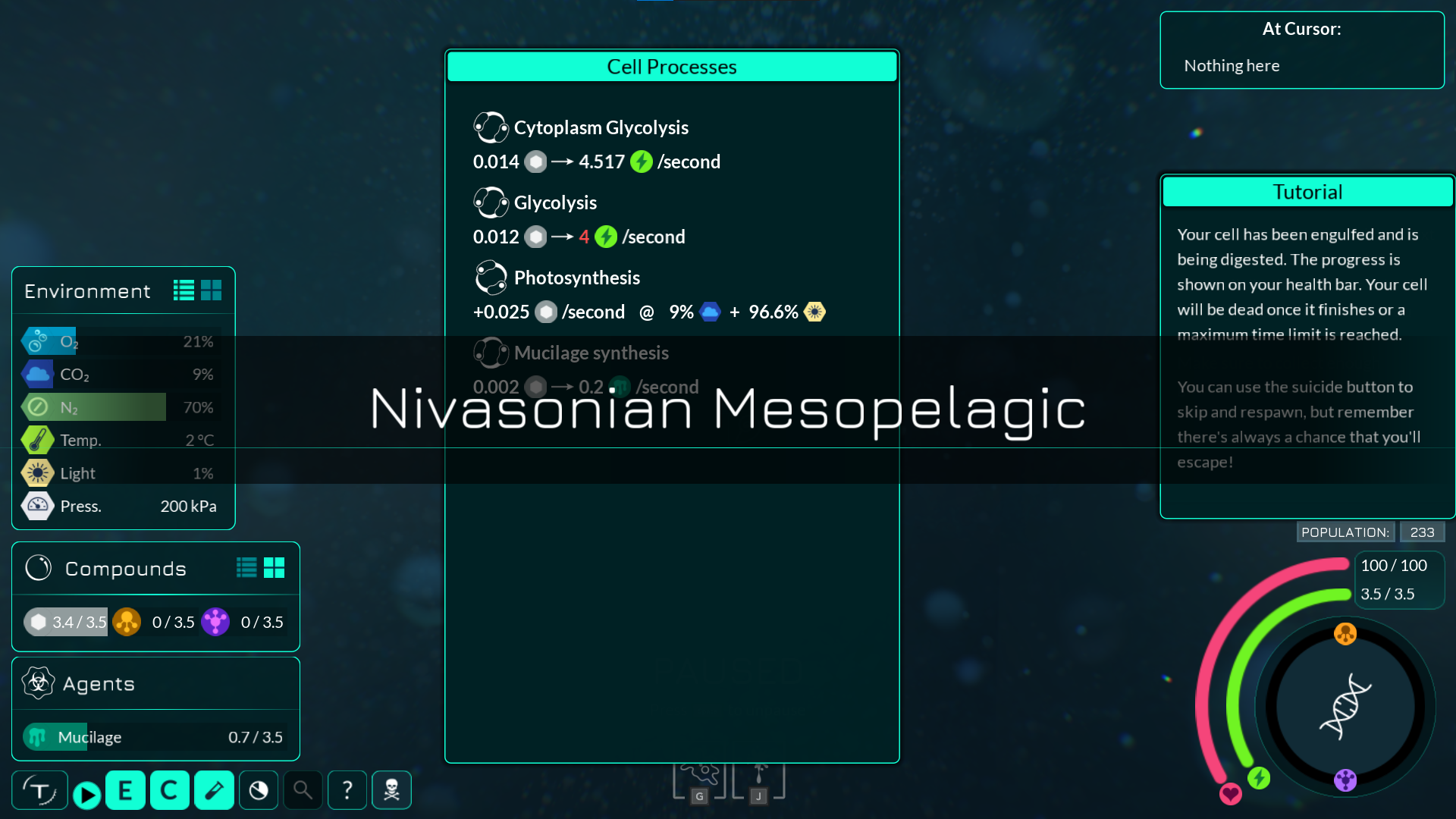Click the pie chart compound display icon
This screenshot has width=1456, height=819.
[258, 789]
